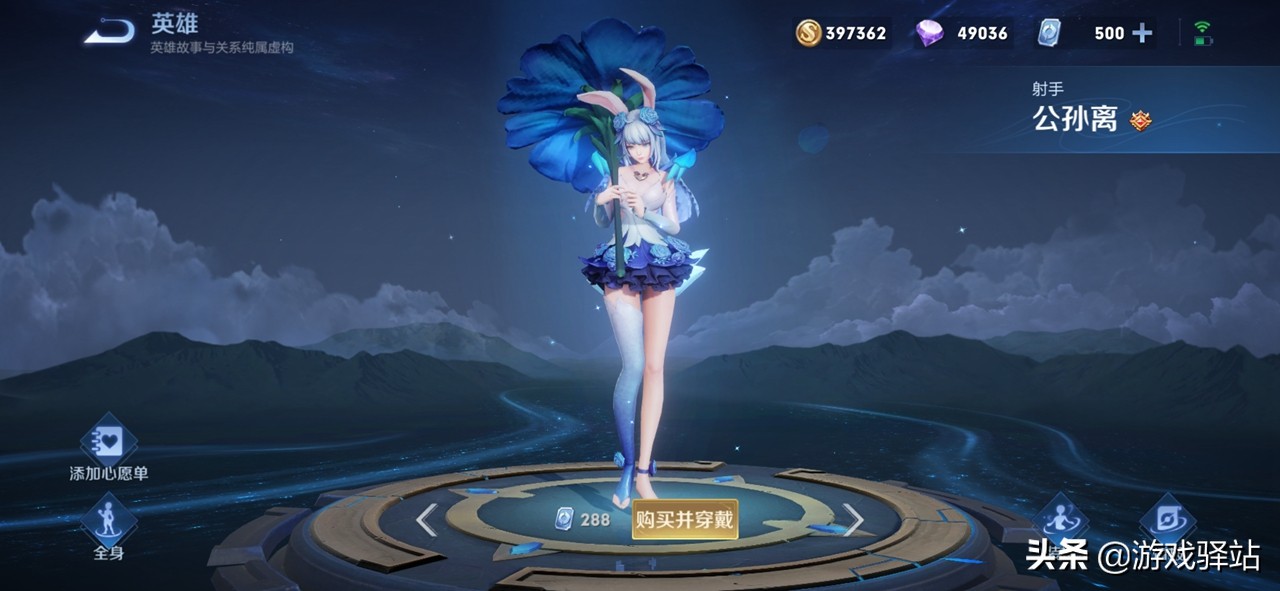Open the gold coin balance

pos(841,33)
